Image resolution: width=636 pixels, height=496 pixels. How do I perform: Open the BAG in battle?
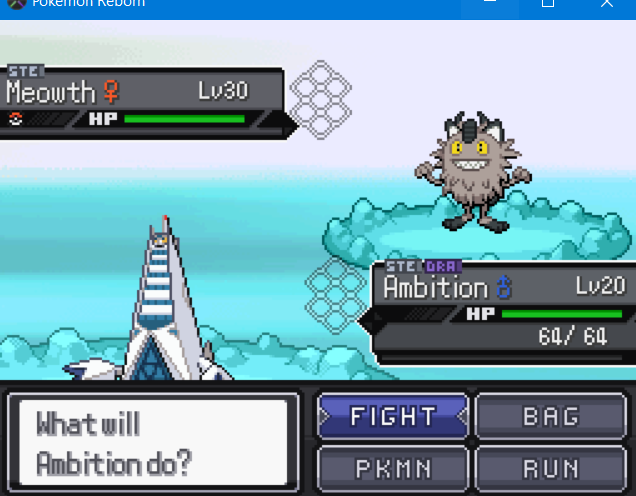click(551, 416)
